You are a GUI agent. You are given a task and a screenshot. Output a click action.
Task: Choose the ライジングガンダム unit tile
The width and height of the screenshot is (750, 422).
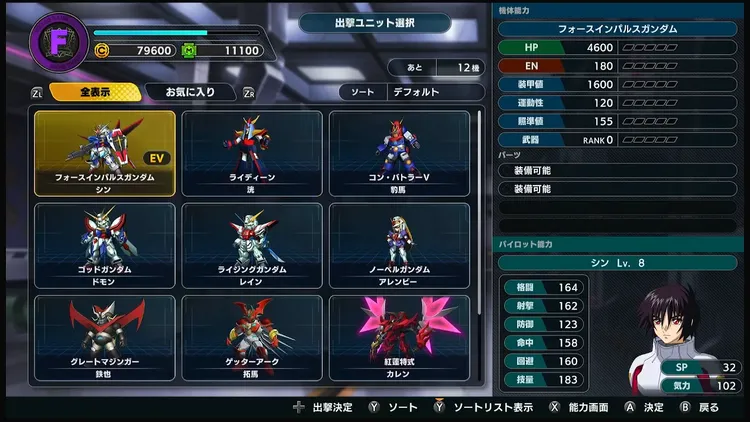pos(252,245)
